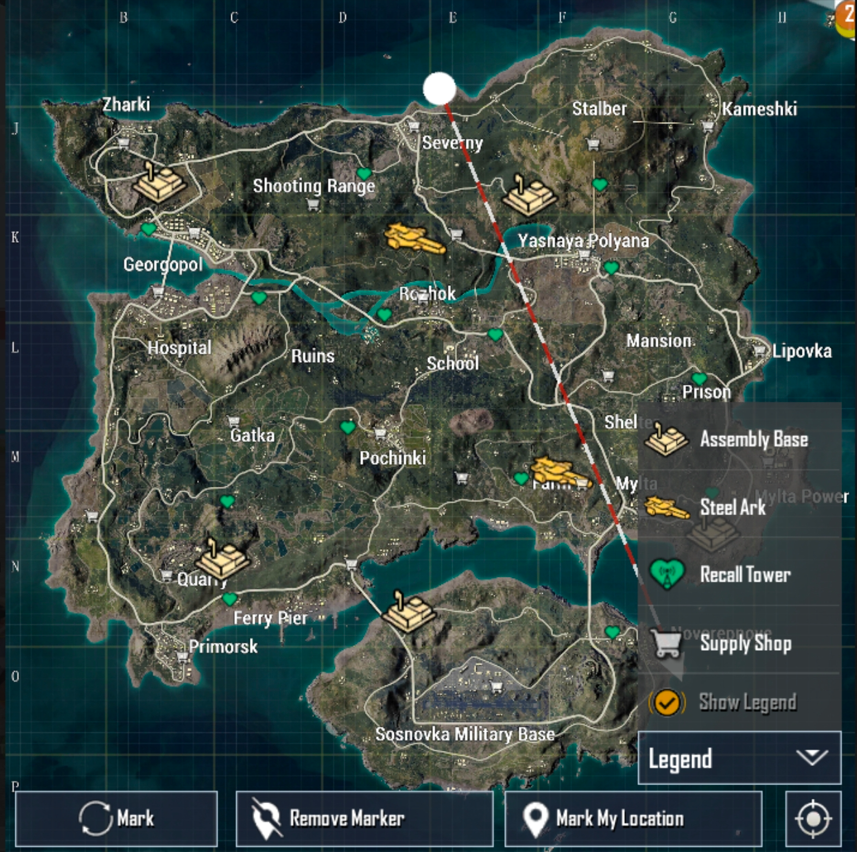857x852 pixels.
Task: Select the supply shop cart at Pochinki
Action: pos(380,434)
